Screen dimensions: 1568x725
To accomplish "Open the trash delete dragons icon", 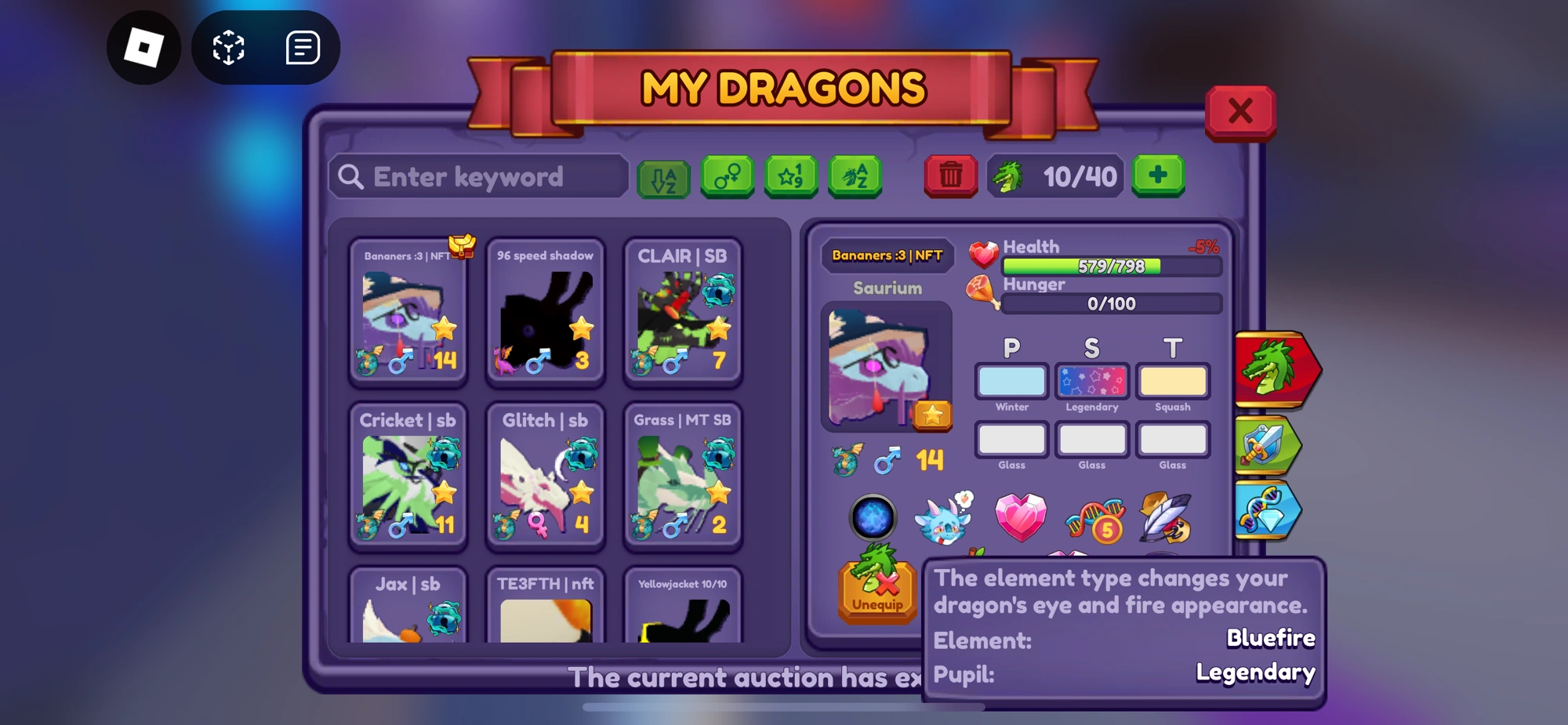I will [951, 176].
